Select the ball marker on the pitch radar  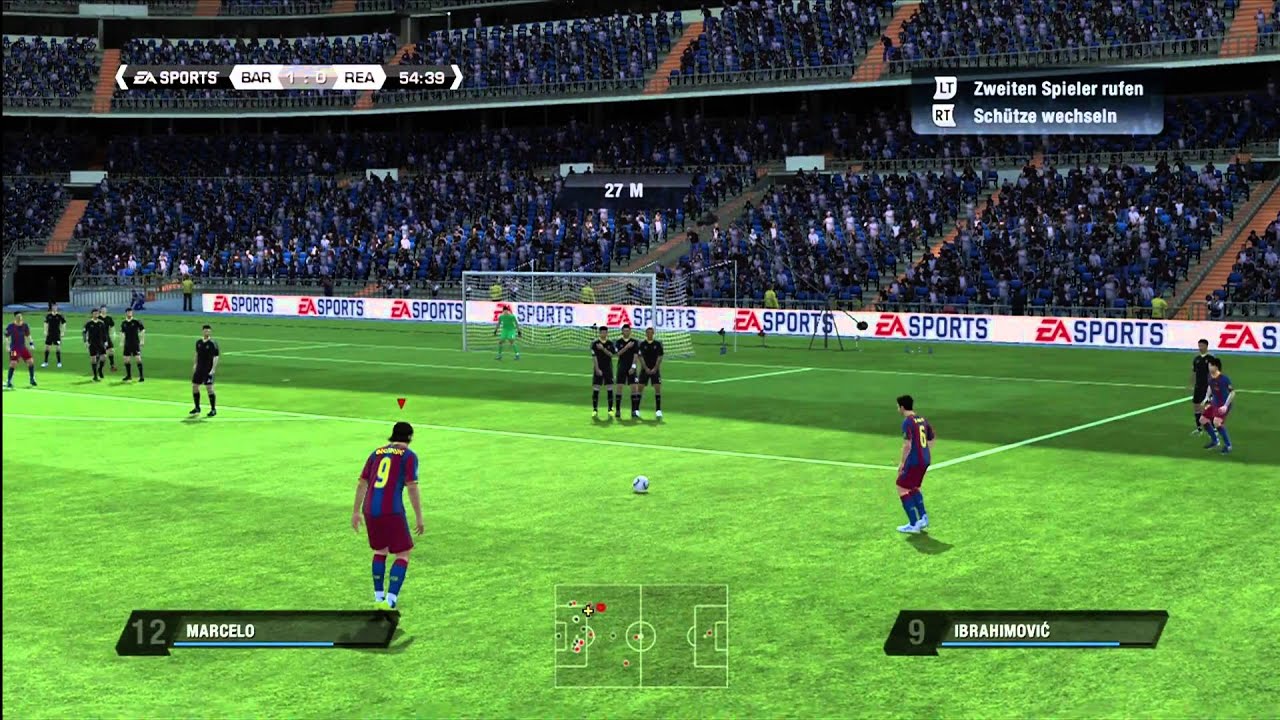click(601, 608)
